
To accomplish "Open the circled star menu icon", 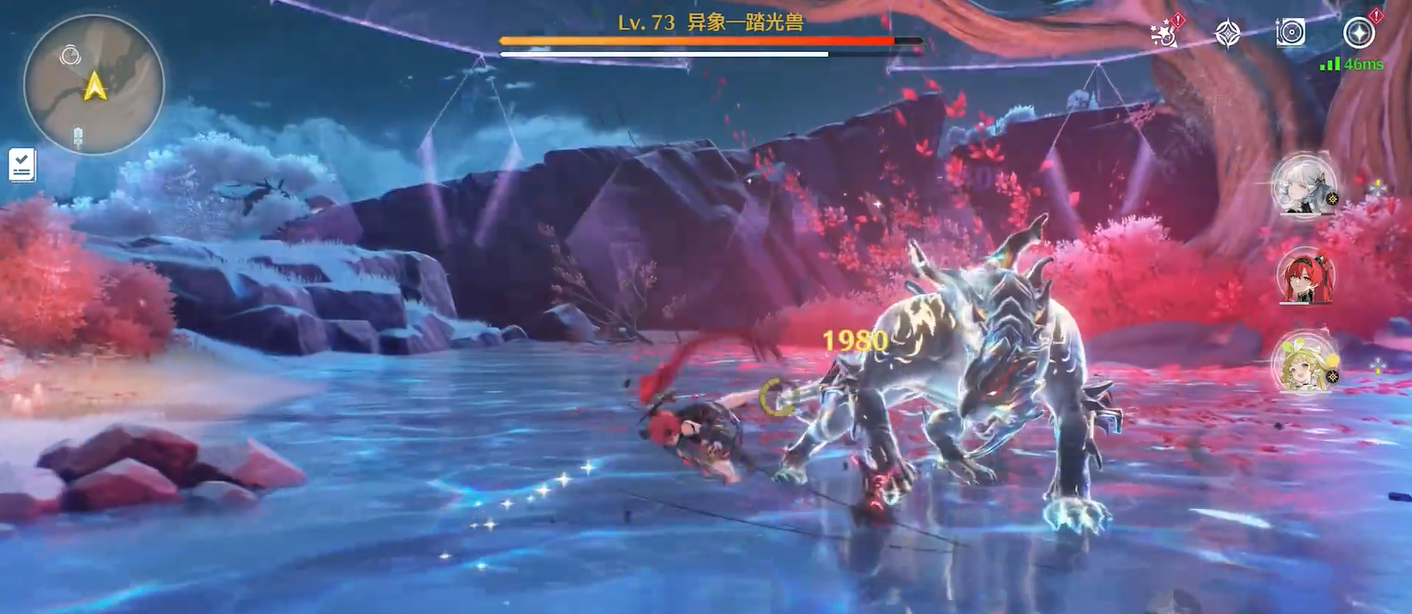I will 1358,33.
